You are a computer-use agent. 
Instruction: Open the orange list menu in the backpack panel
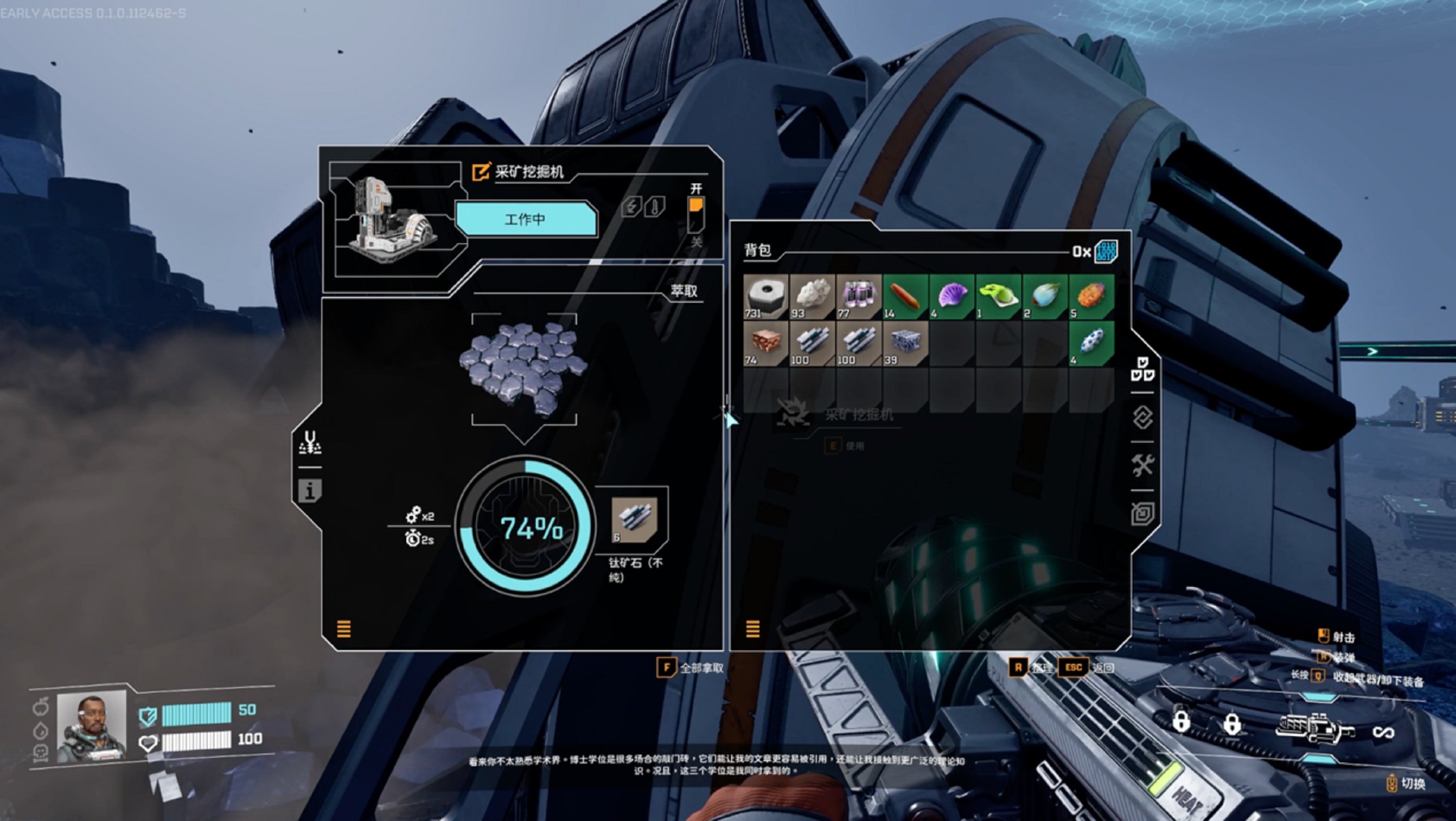[x=752, y=628]
